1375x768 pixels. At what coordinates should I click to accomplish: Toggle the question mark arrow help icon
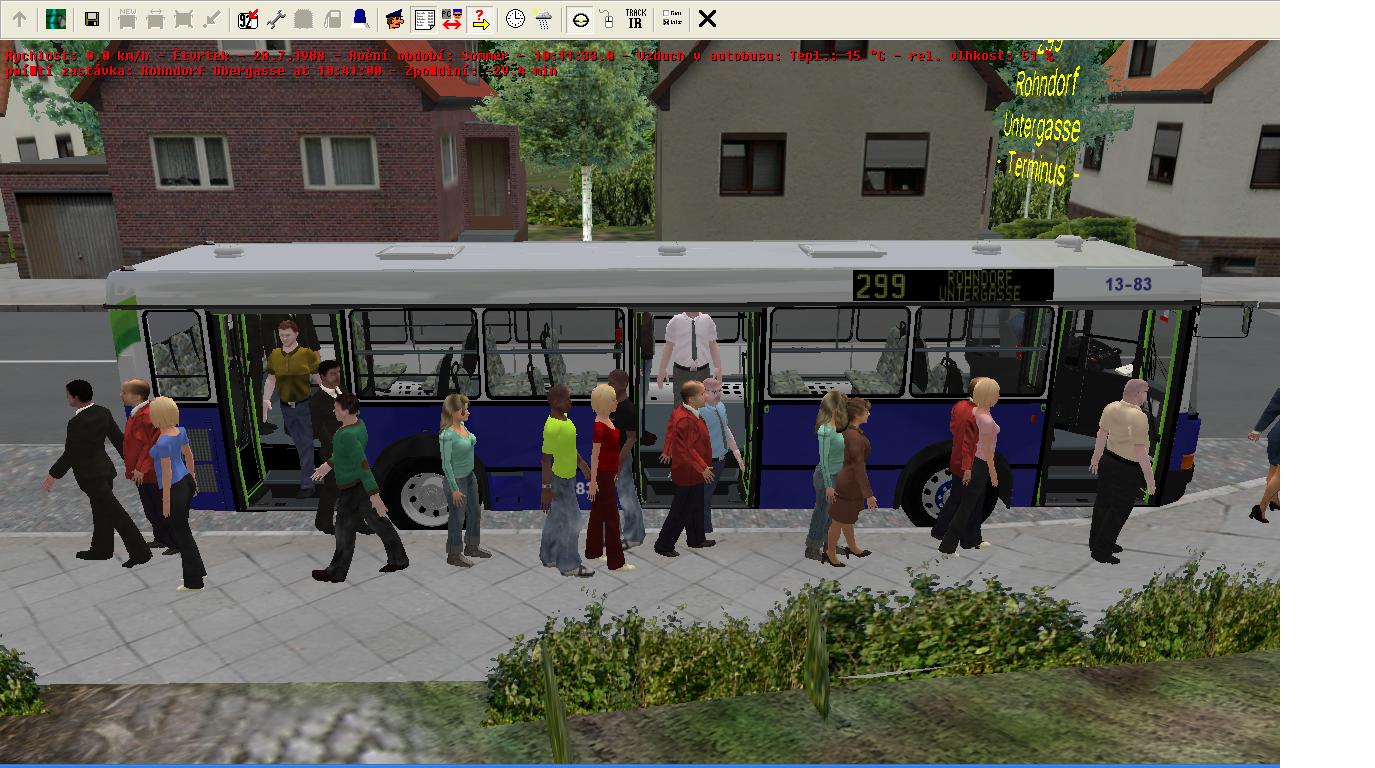pyautogui.click(x=480, y=19)
